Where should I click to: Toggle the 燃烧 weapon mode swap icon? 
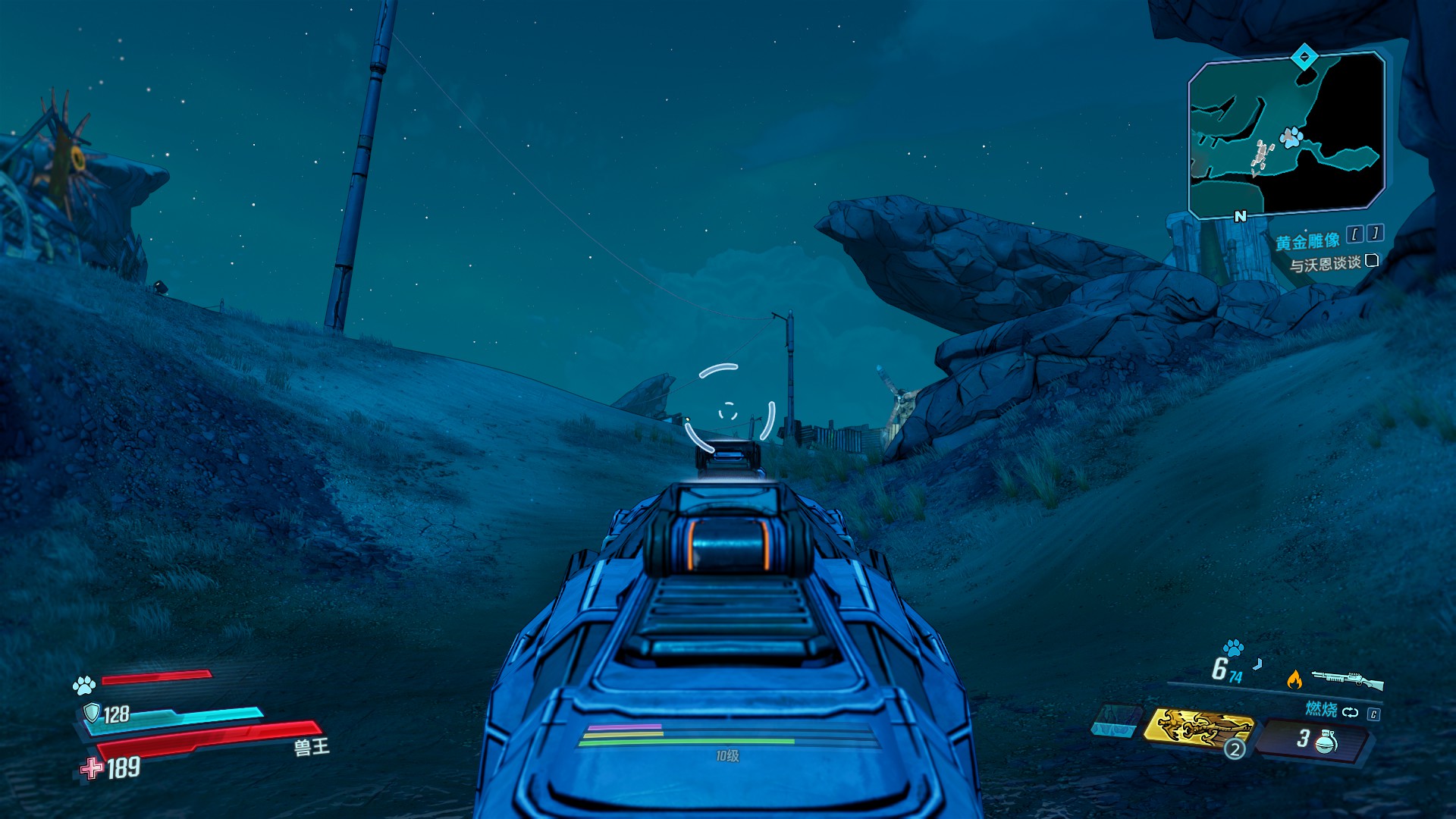[x=1350, y=712]
